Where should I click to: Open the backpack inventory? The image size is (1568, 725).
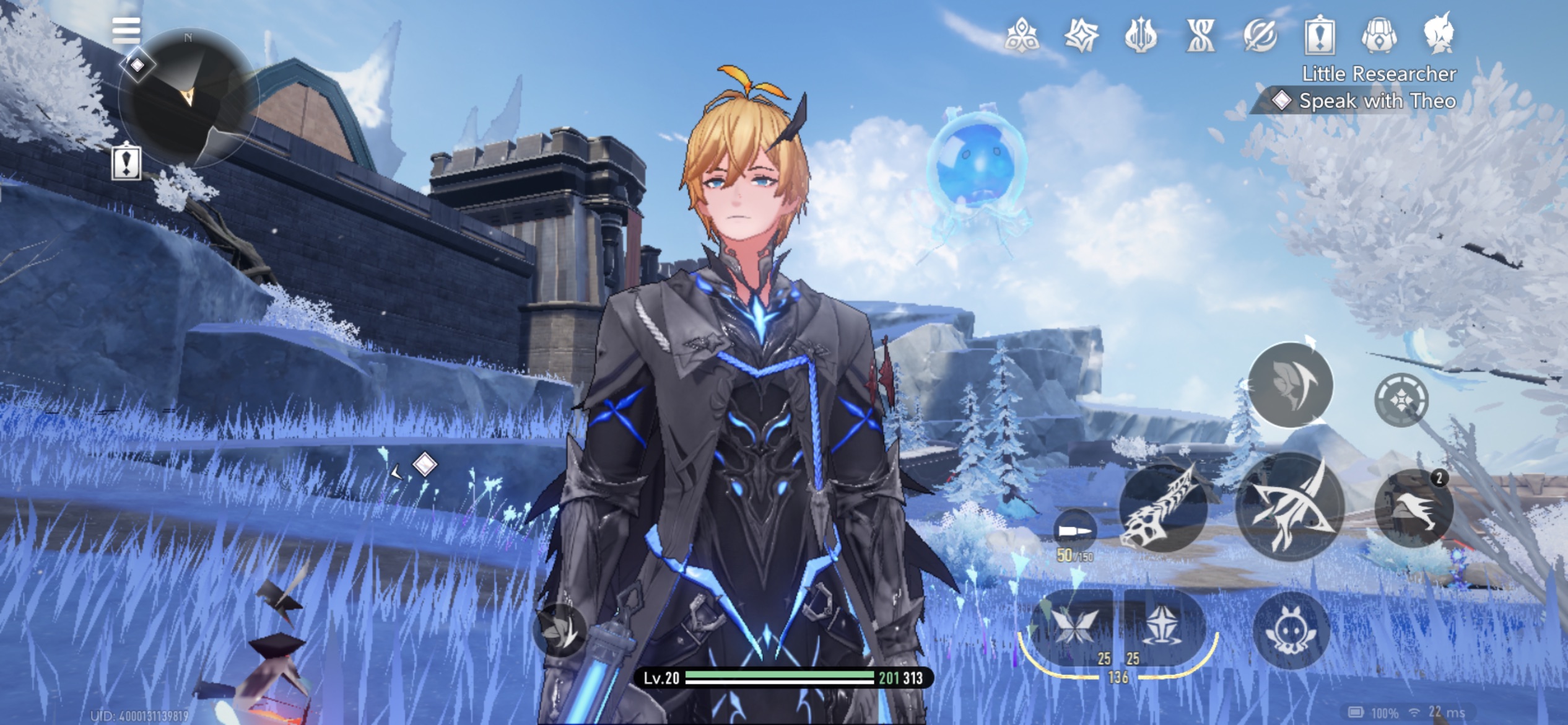tap(1379, 35)
